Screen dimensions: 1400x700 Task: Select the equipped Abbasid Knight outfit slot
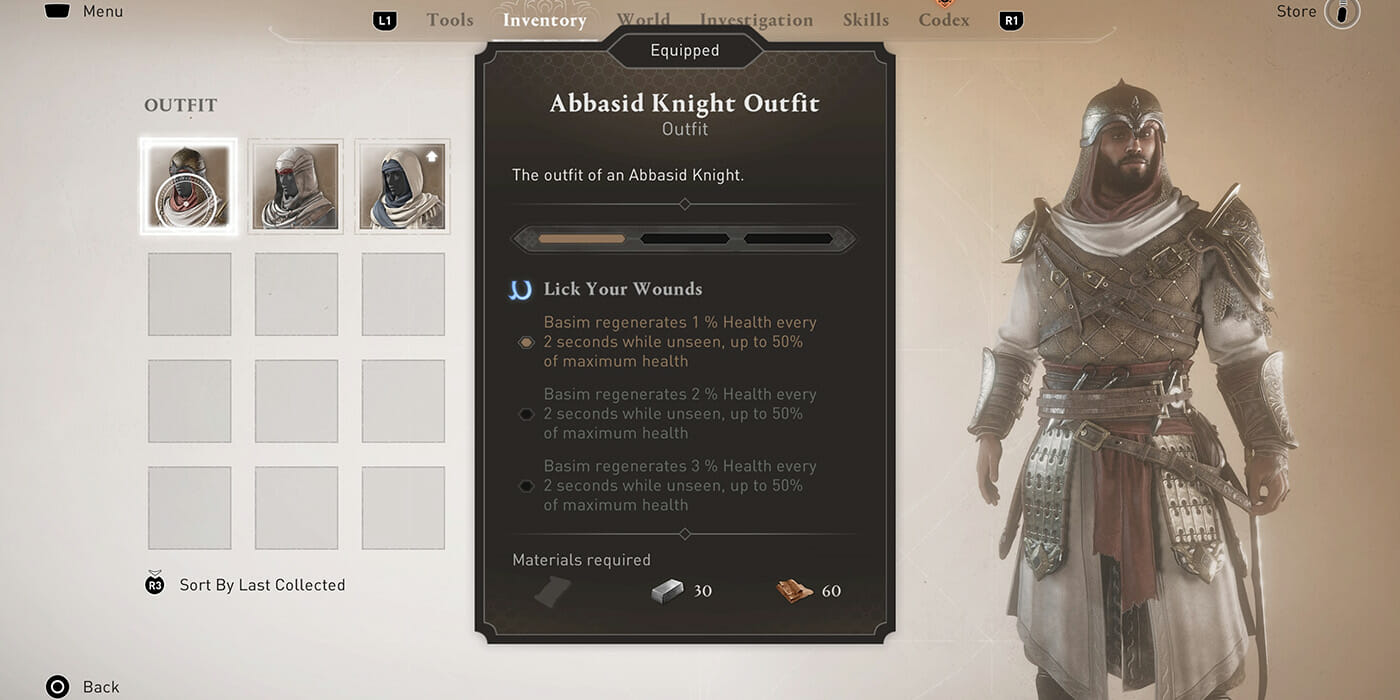(x=189, y=187)
